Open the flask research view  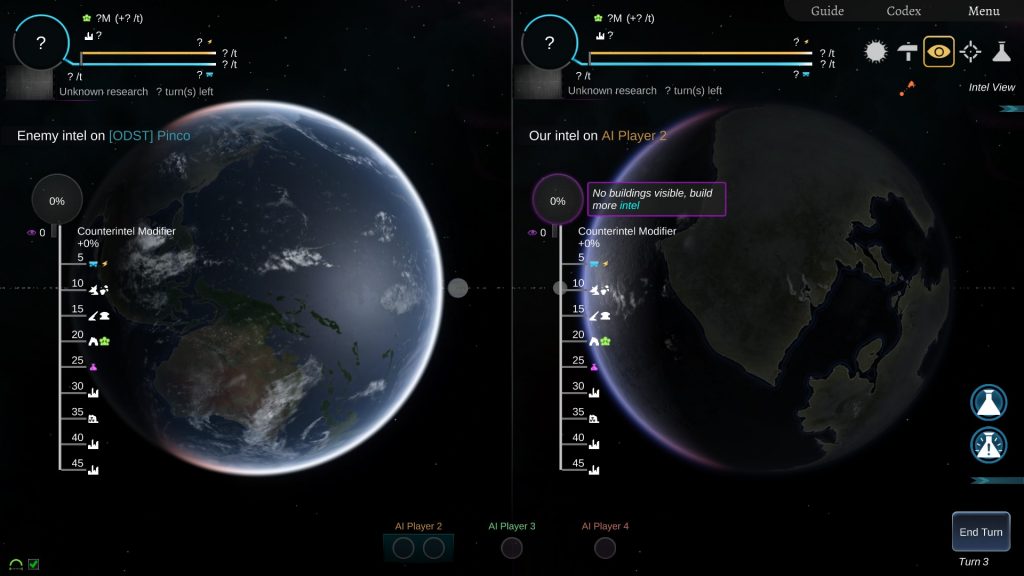click(x=1001, y=51)
